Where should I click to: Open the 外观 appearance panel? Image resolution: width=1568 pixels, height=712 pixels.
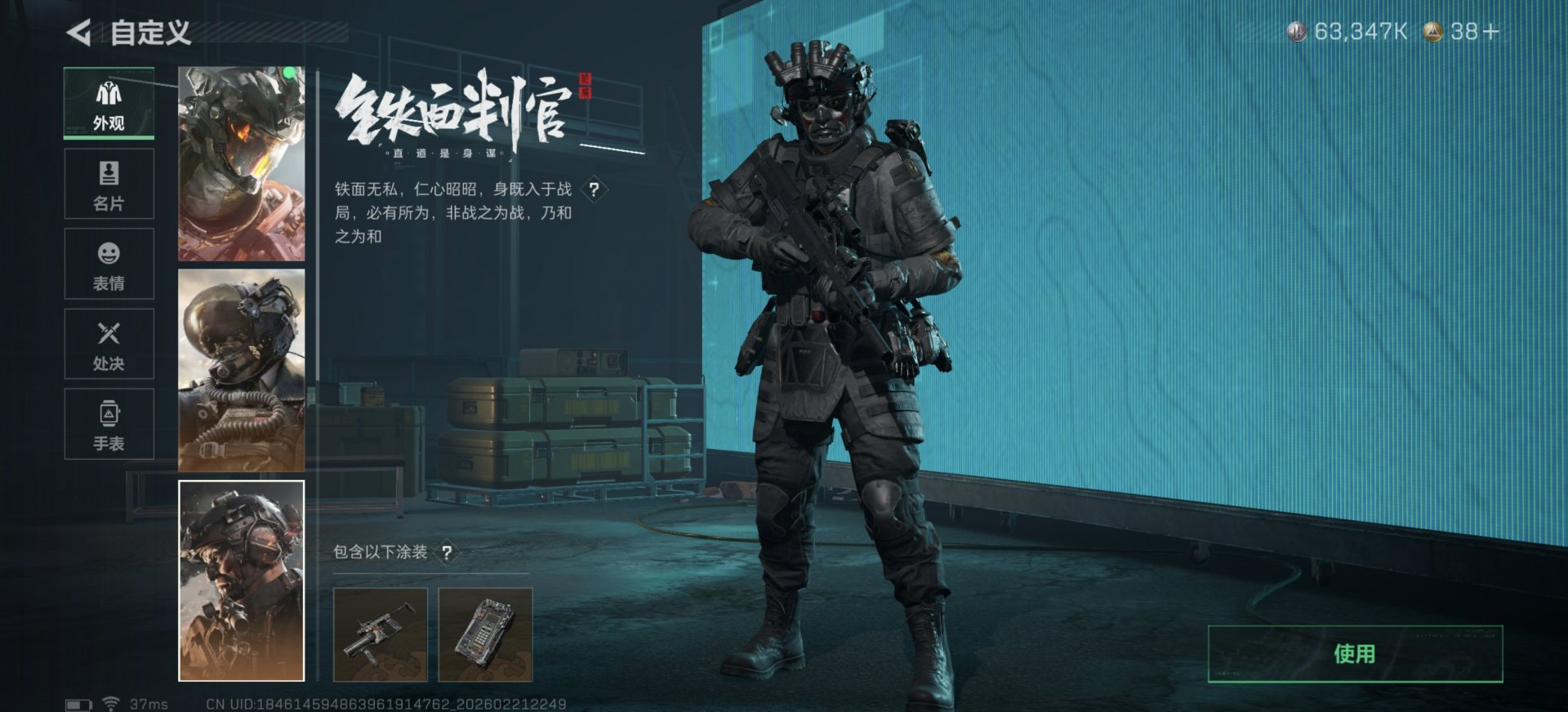108,102
